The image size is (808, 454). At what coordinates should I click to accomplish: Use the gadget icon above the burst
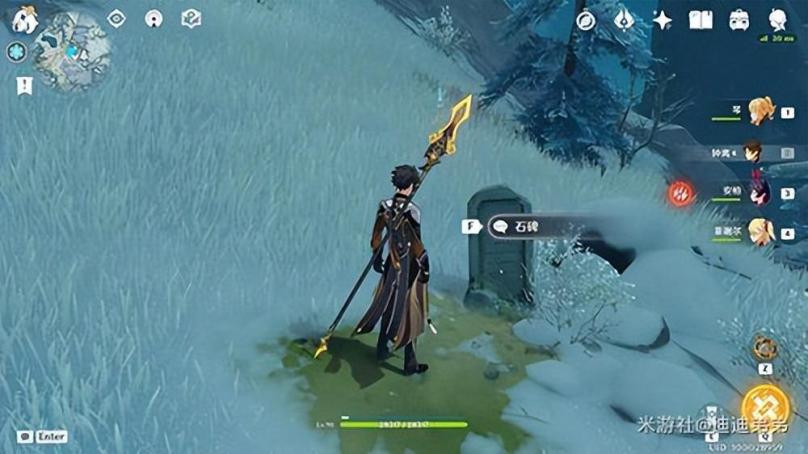point(765,348)
